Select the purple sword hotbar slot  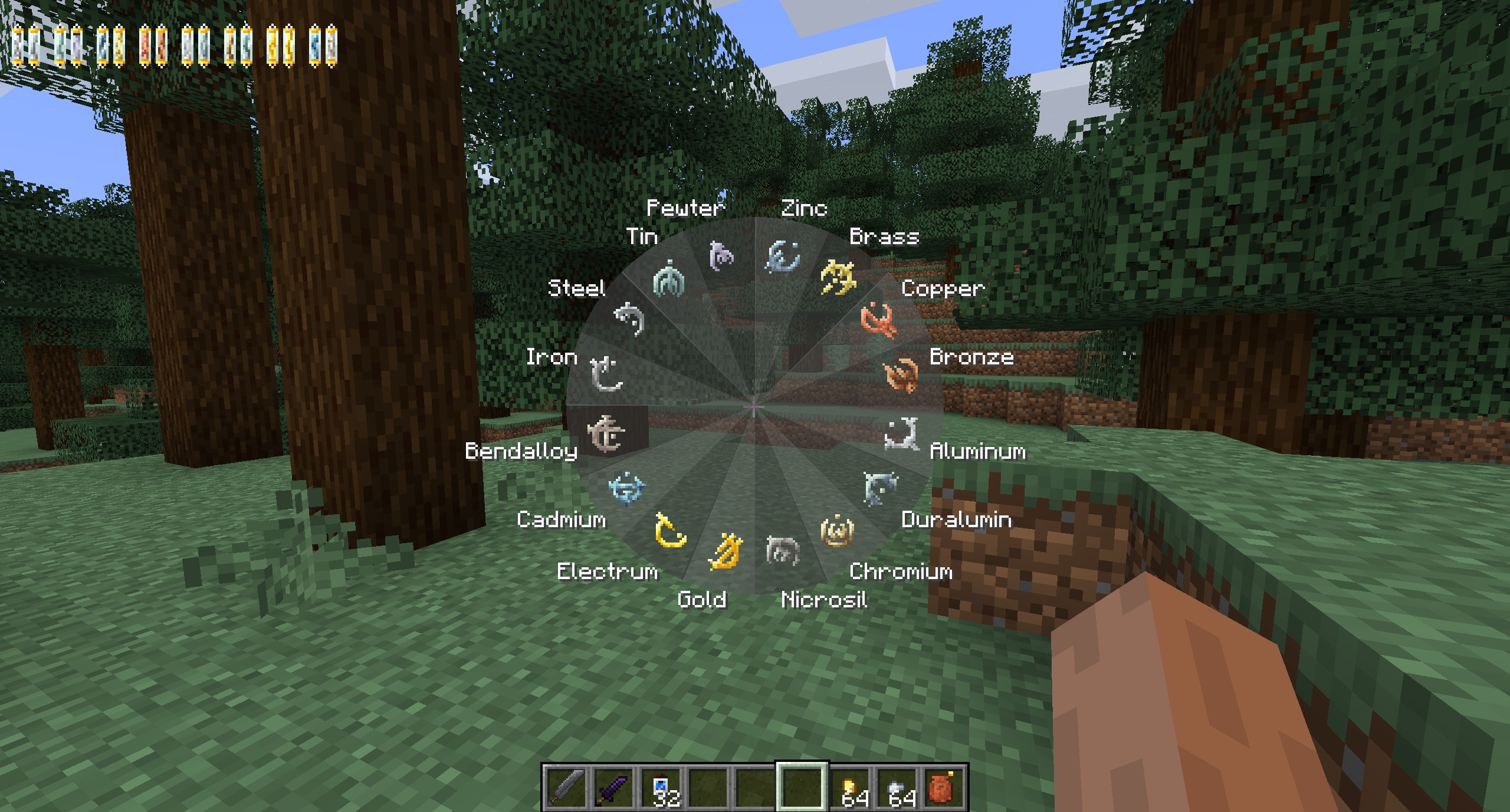pyautogui.click(x=613, y=787)
